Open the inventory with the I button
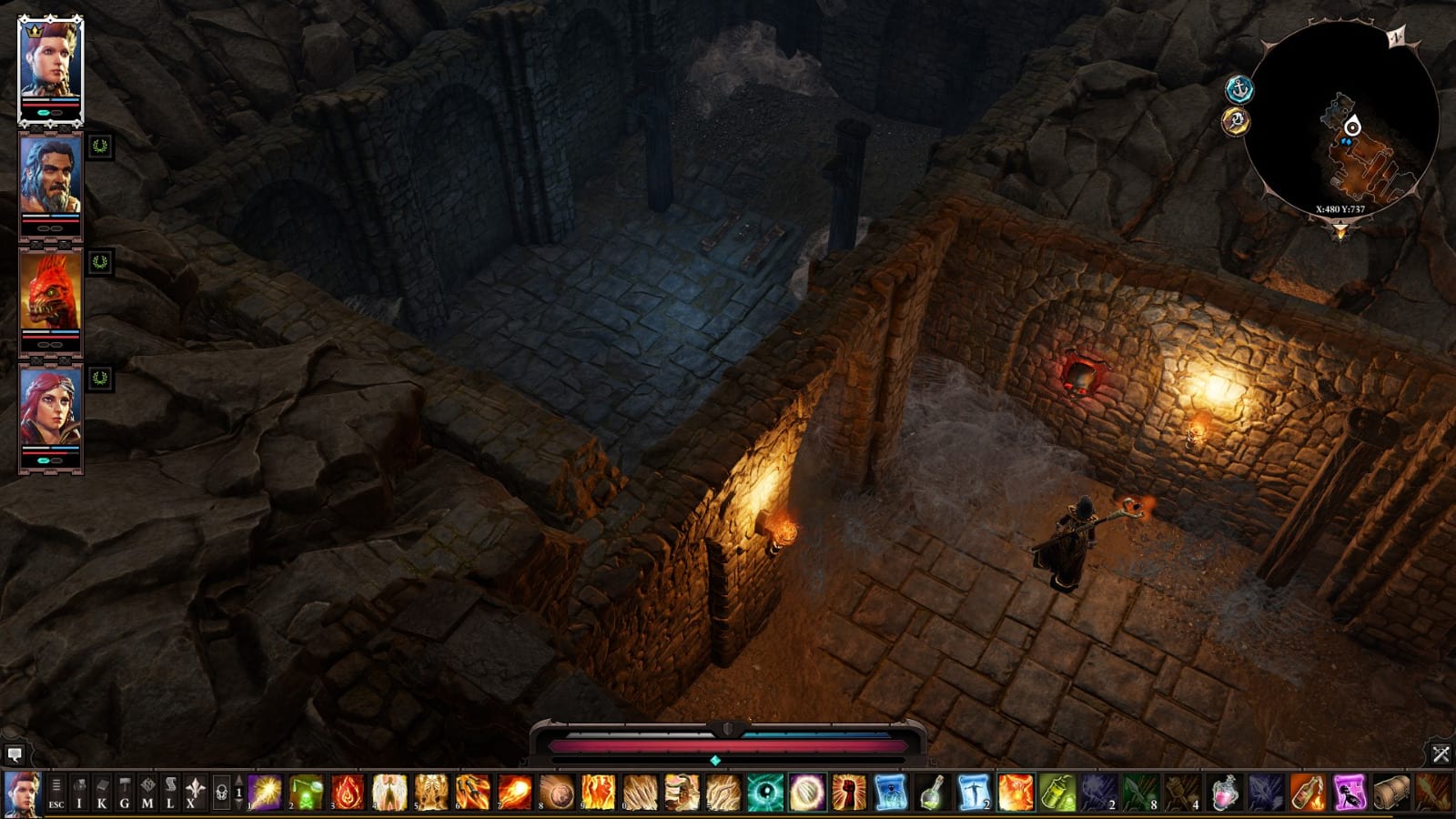The image size is (1456, 819). (x=79, y=794)
